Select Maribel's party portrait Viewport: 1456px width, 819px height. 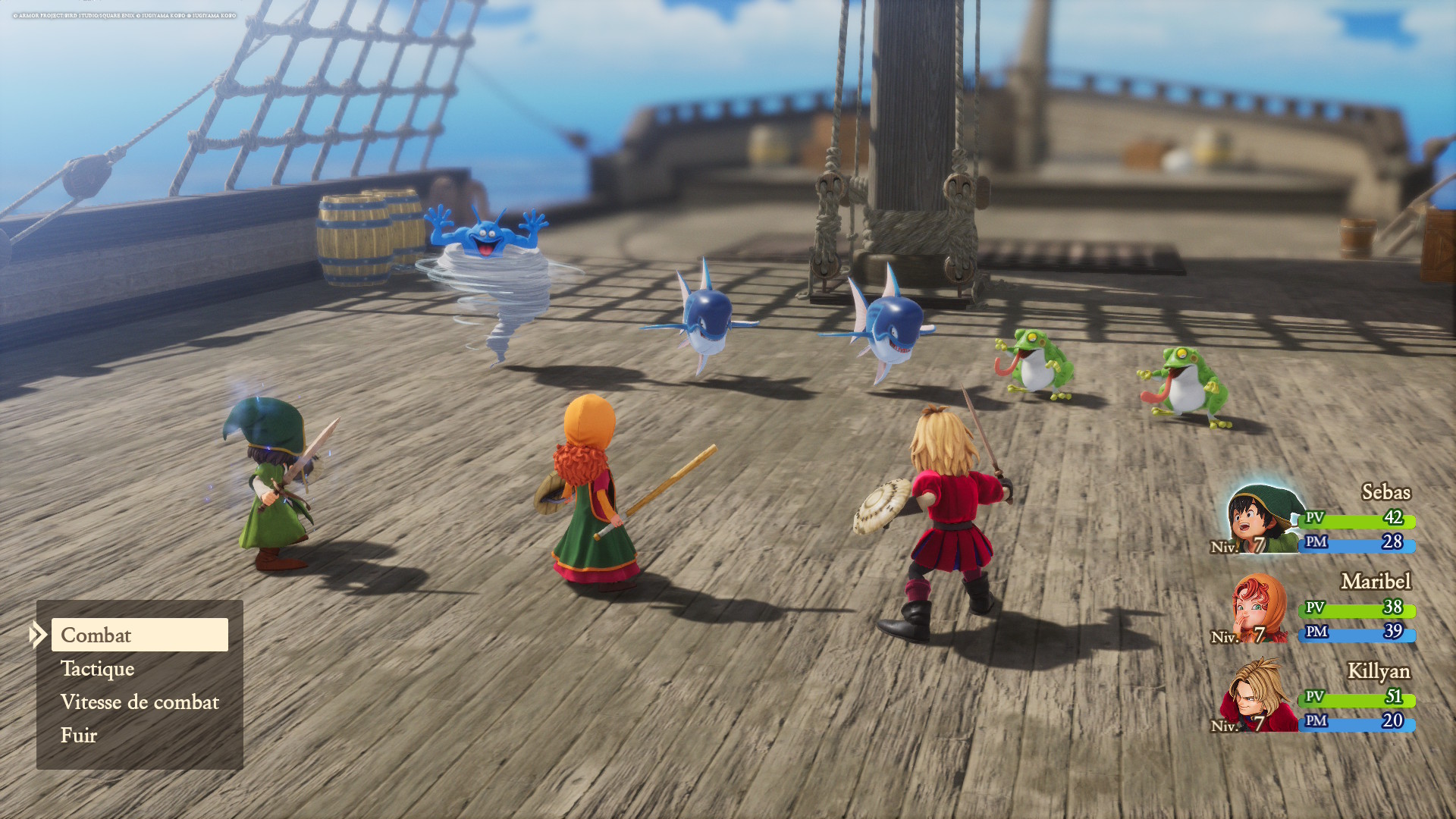pyautogui.click(x=1259, y=609)
